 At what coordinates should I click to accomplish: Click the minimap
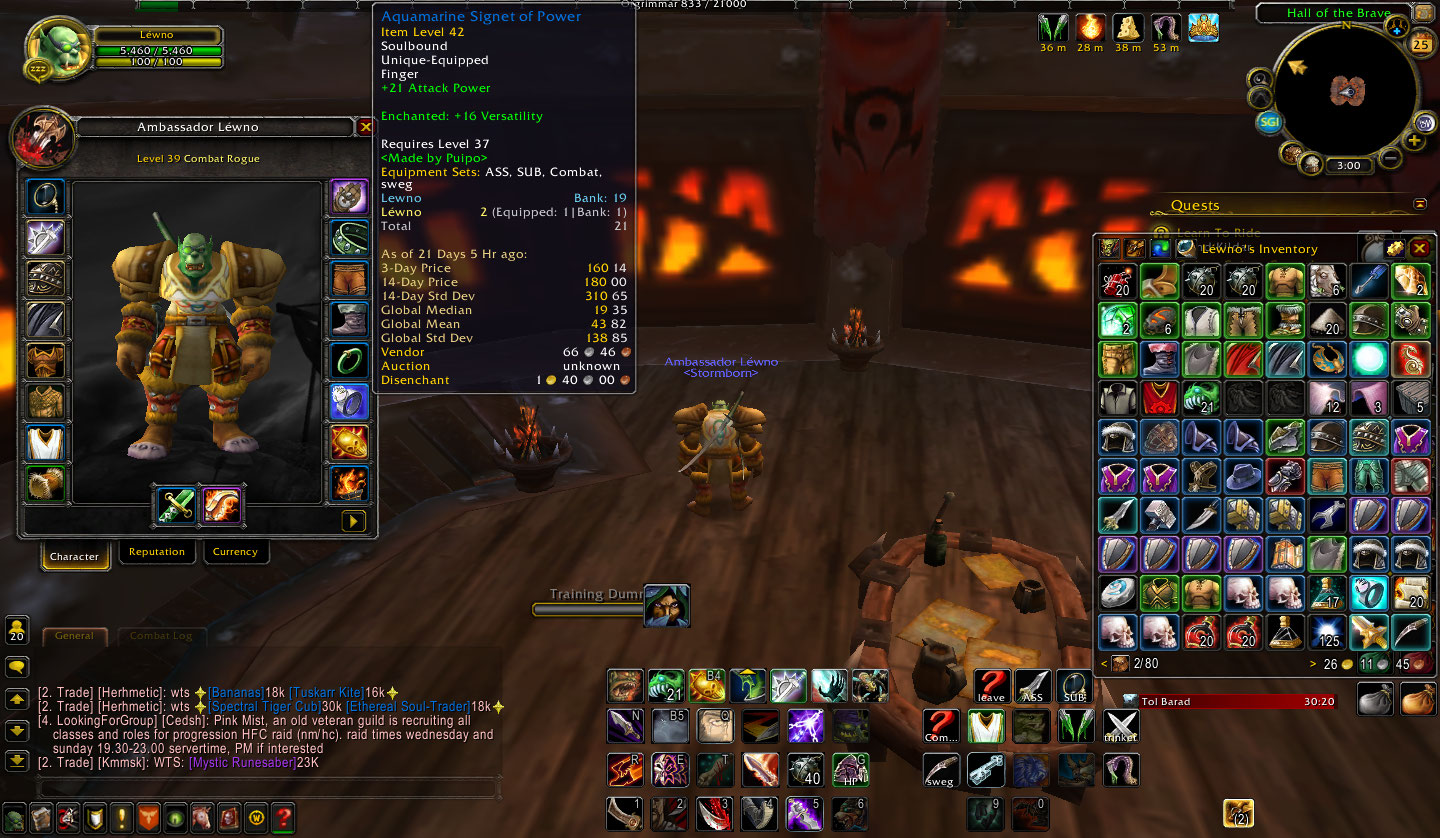click(x=1347, y=93)
